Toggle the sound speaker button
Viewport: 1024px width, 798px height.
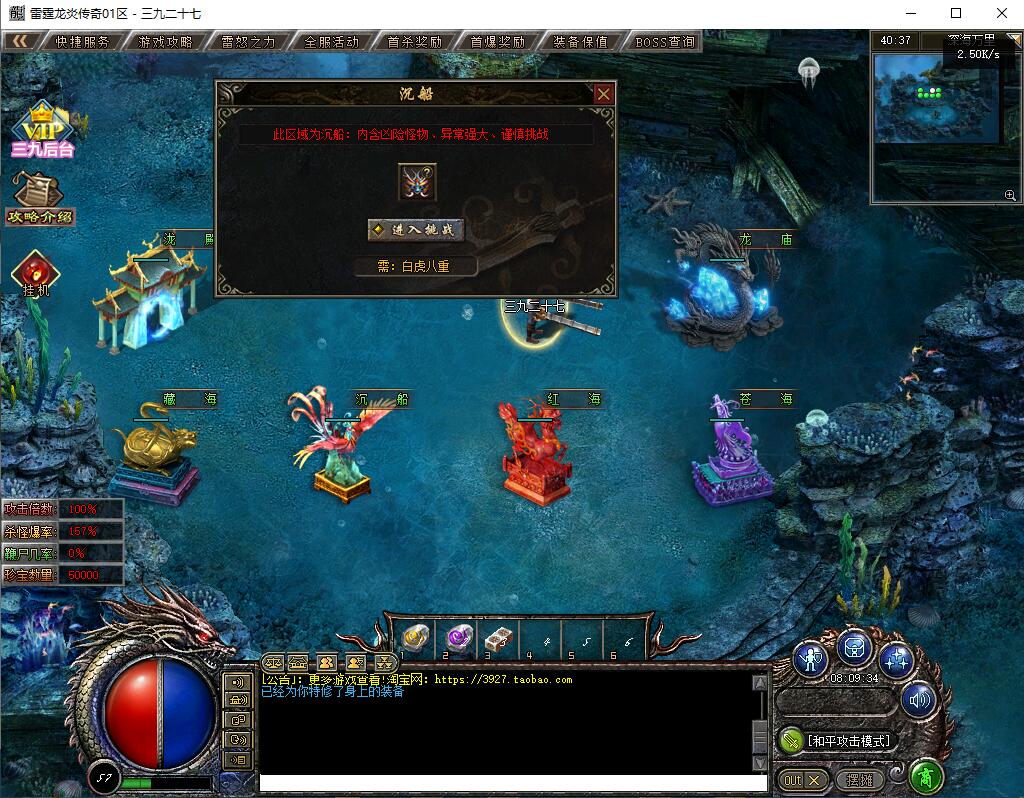[x=919, y=700]
